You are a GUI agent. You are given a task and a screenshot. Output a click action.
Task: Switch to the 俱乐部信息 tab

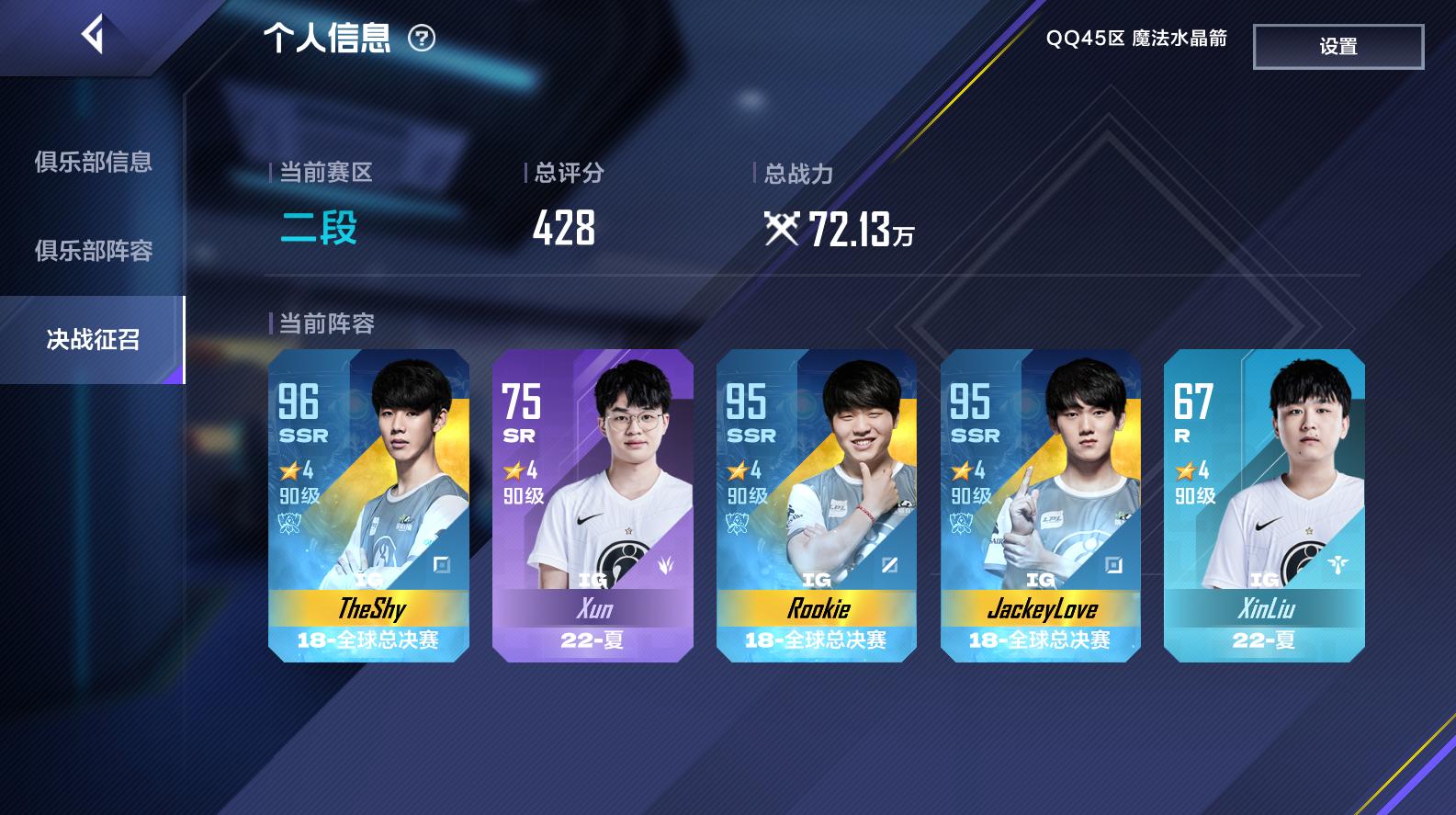[x=93, y=163]
